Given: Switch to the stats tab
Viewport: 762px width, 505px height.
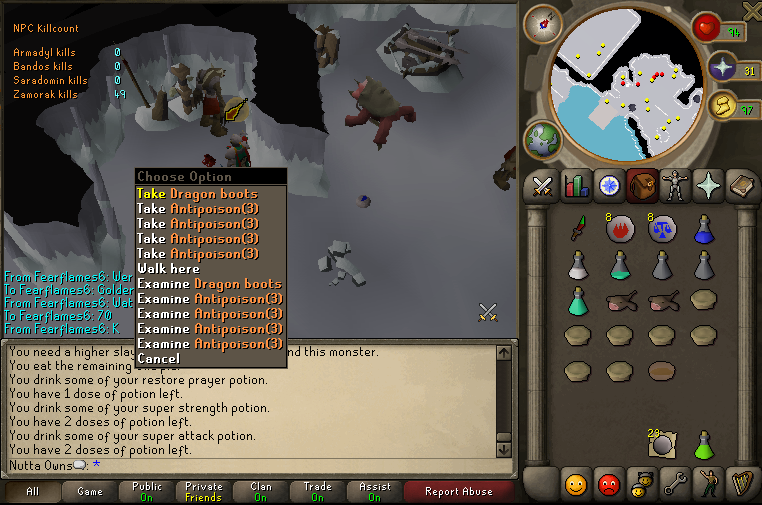Looking at the screenshot, I should click(575, 185).
